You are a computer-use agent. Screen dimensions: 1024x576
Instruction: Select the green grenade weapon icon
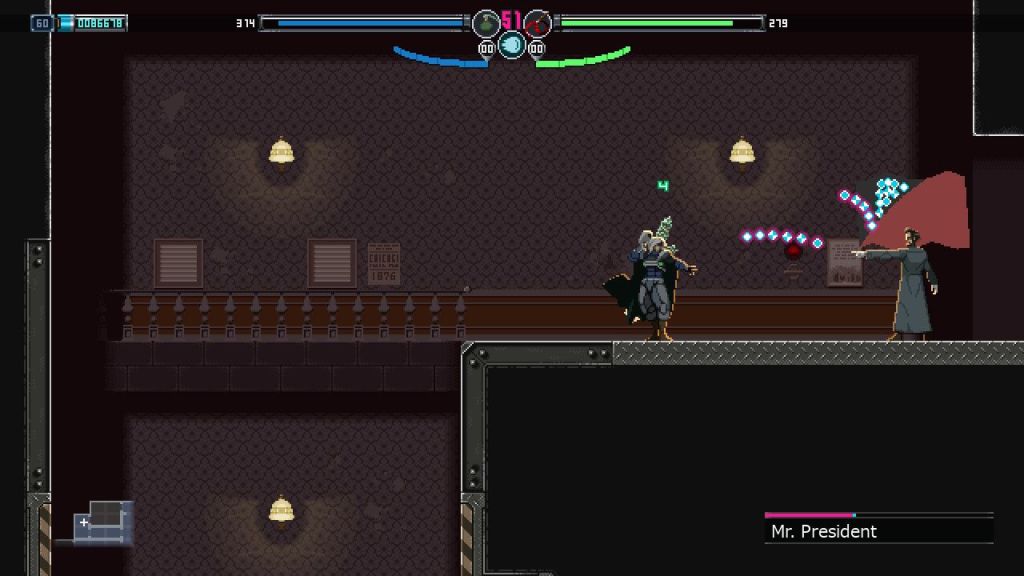[x=486, y=23]
